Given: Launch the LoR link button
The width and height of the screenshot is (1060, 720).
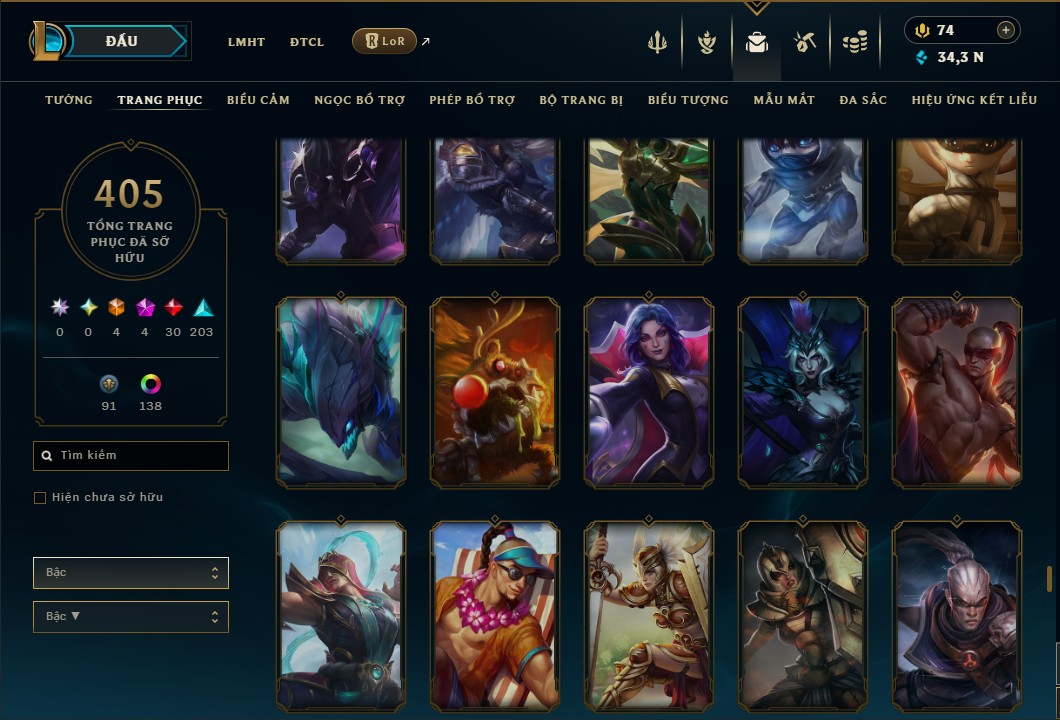Looking at the screenshot, I should (385, 42).
